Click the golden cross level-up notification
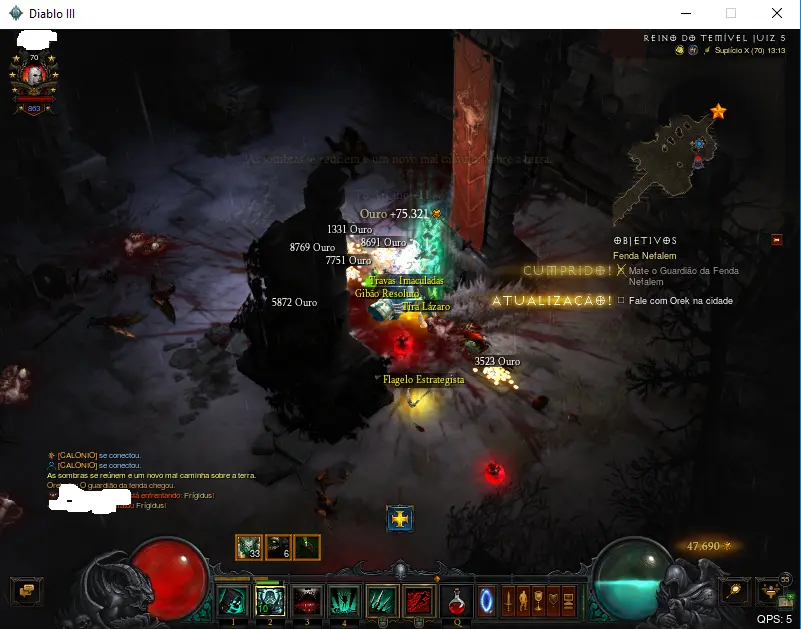The height and width of the screenshot is (629, 801). pyautogui.click(x=400, y=519)
